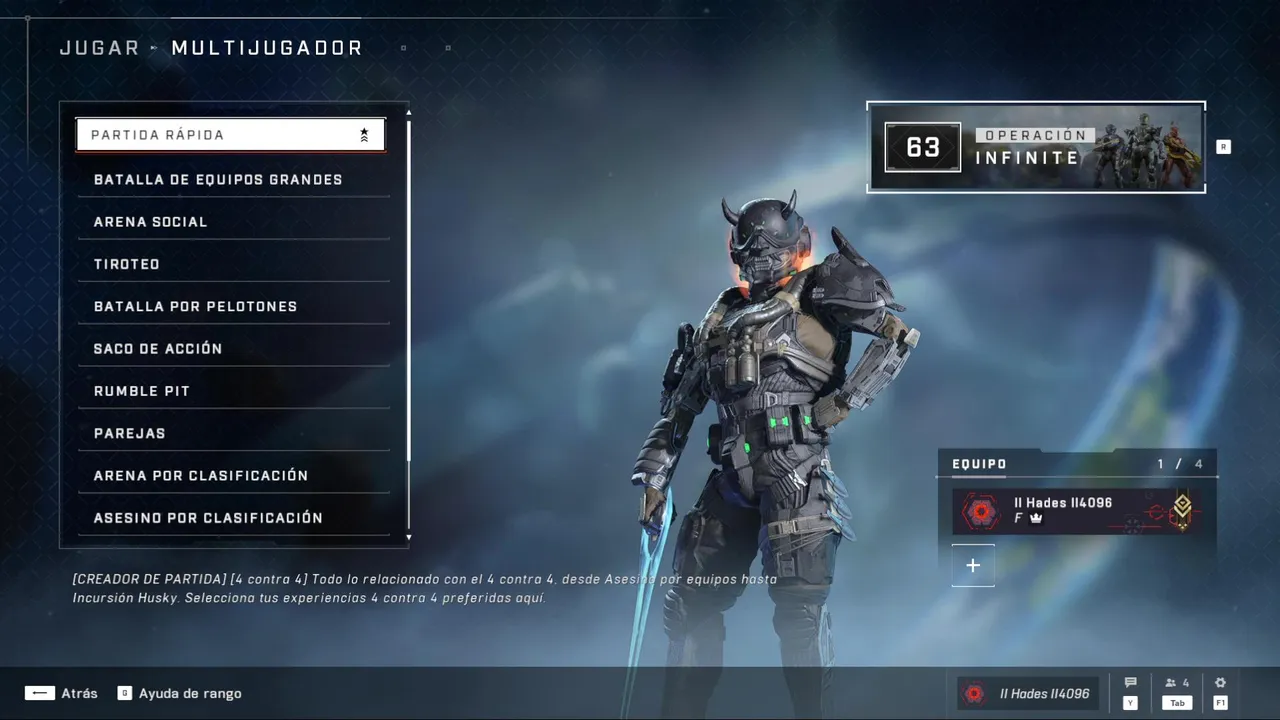Select the Tiroteo playlist
Image resolution: width=1280 pixels, height=720 pixels.
[x=234, y=264]
